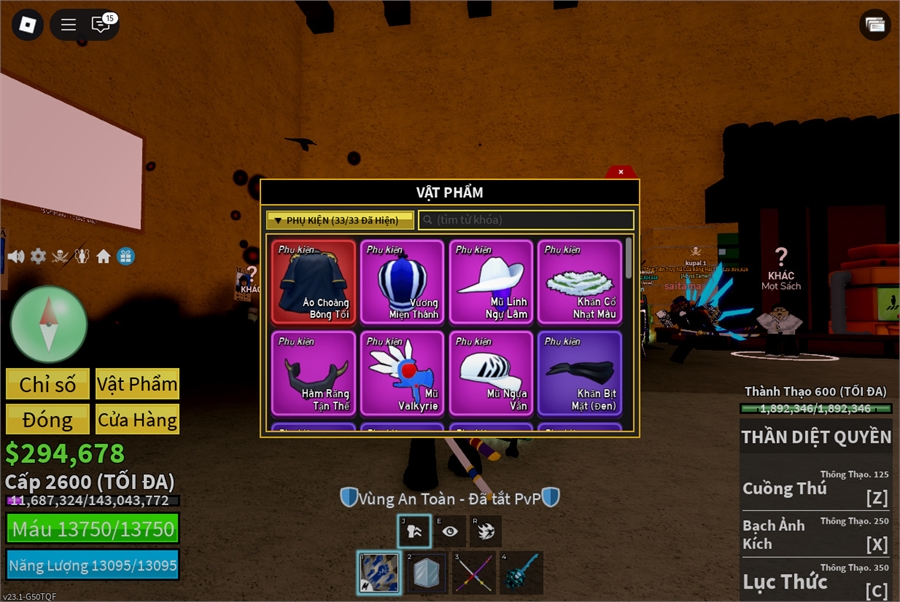The height and width of the screenshot is (602, 900).
Task: Select the blue fists fighting style slot
Action: tap(379, 573)
